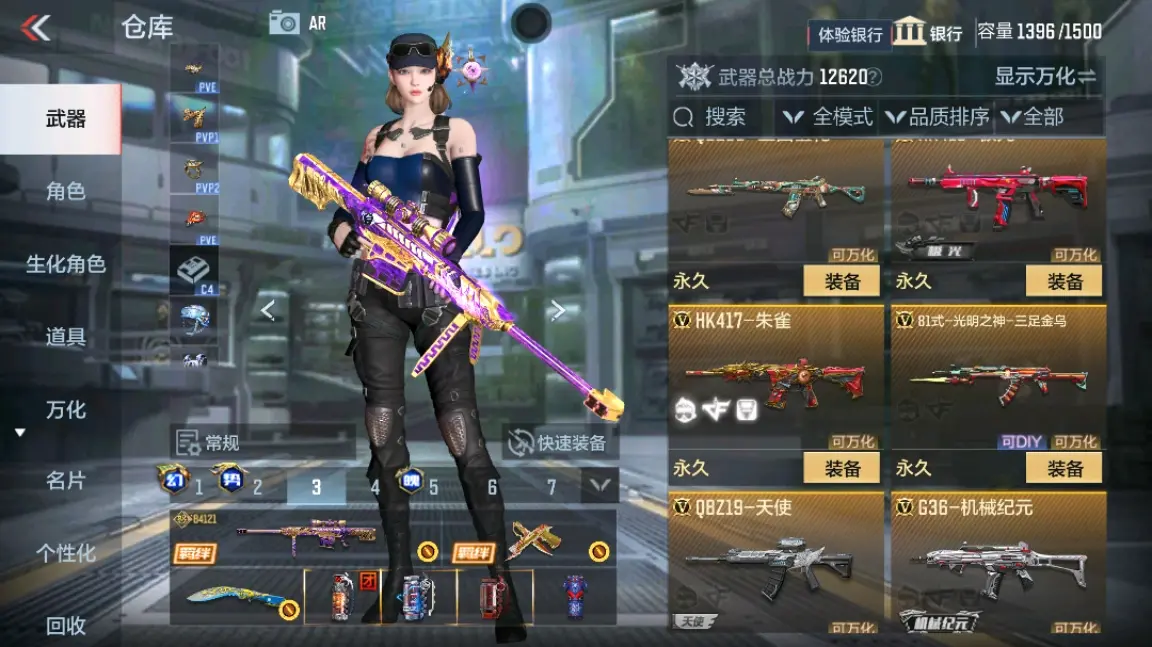1152x647 pixels.
Task: Select the QBZ19-天使 weapon card
Action: pyautogui.click(x=775, y=562)
